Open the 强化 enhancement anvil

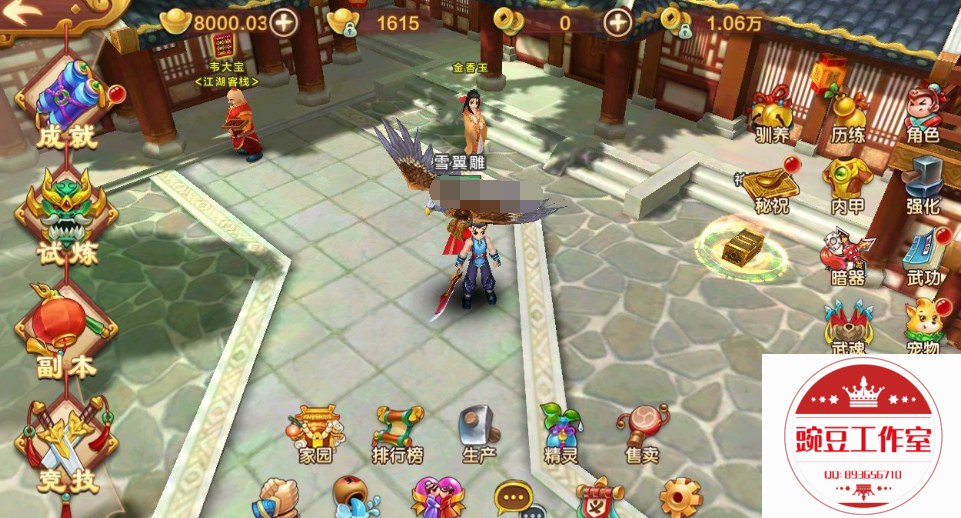coord(922,190)
